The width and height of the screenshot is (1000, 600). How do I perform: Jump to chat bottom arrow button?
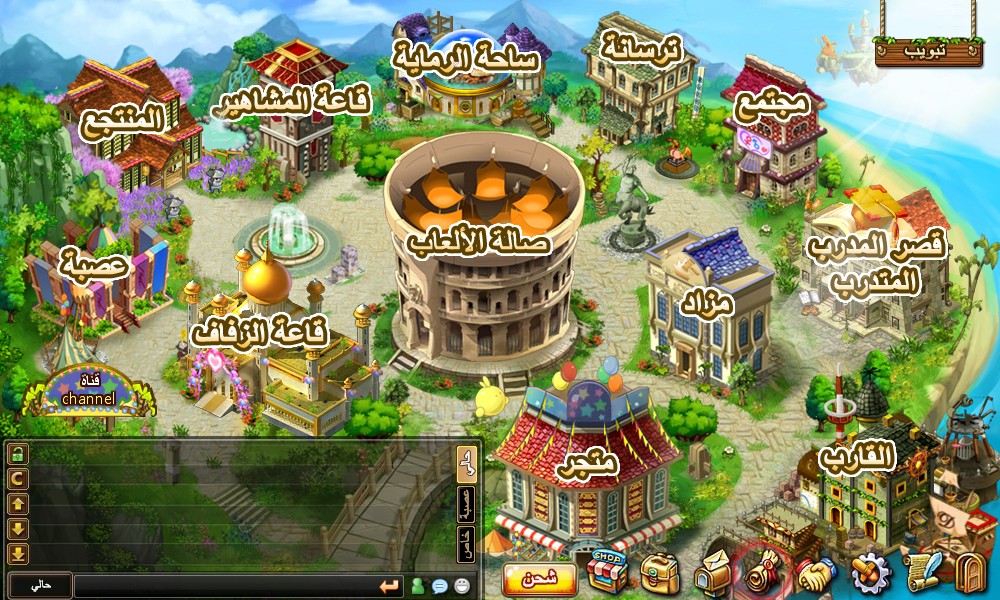[18, 554]
